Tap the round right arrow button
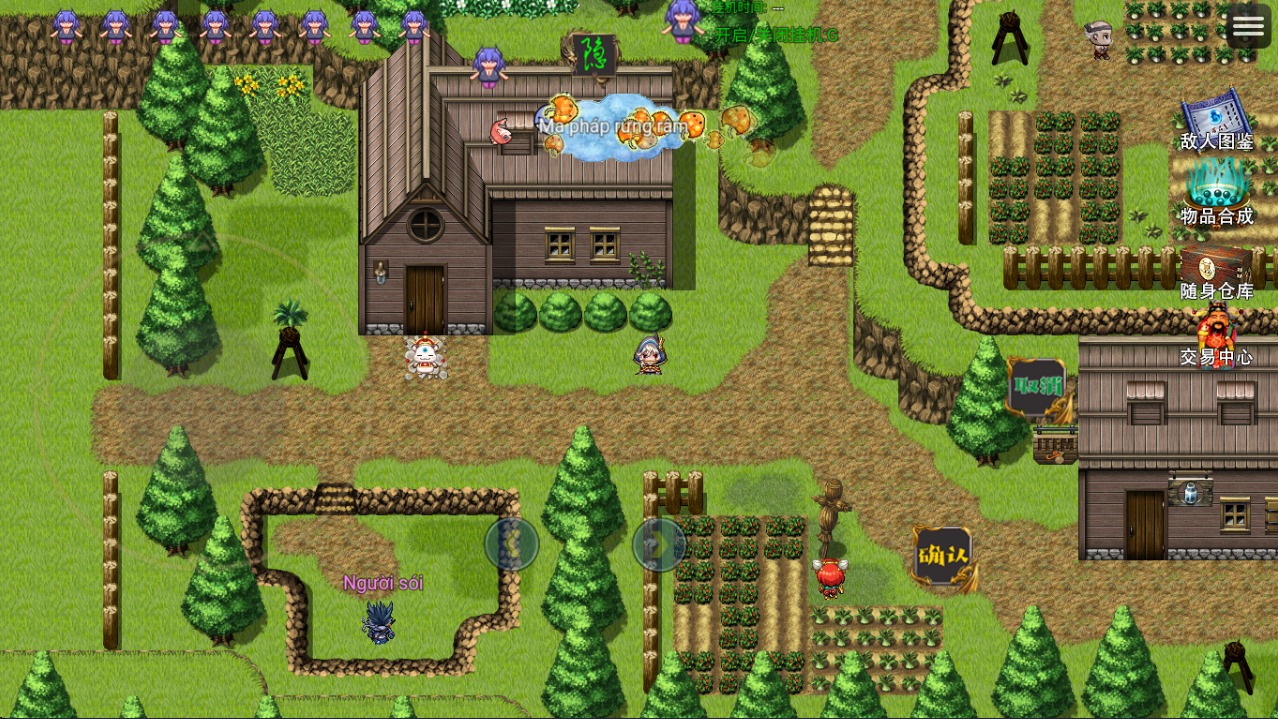Screen dimensions: 1278x719 click(x=659, y=544)
